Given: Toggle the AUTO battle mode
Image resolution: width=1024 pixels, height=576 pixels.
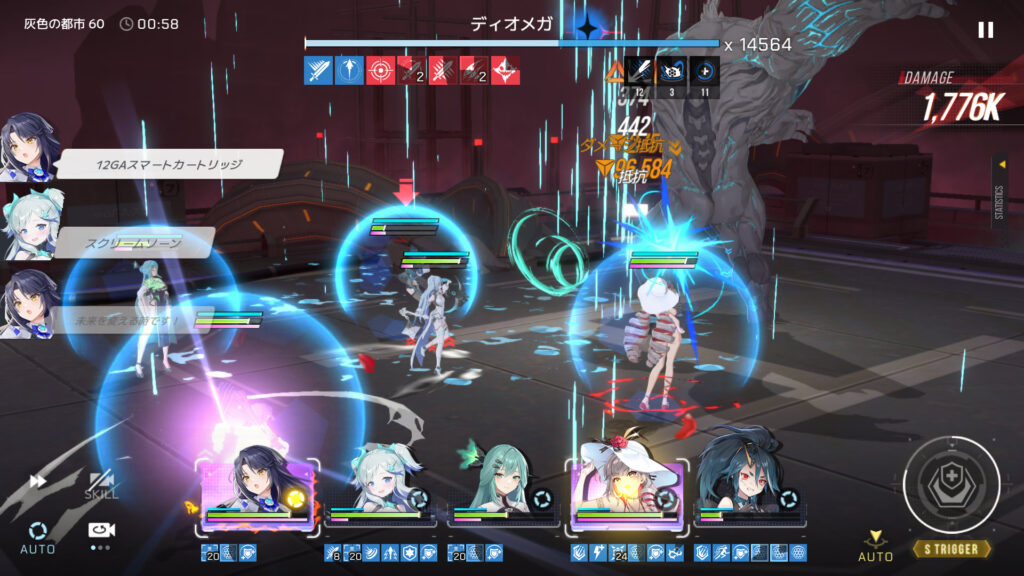Looking at the screenshot, I should coord(38,536).
